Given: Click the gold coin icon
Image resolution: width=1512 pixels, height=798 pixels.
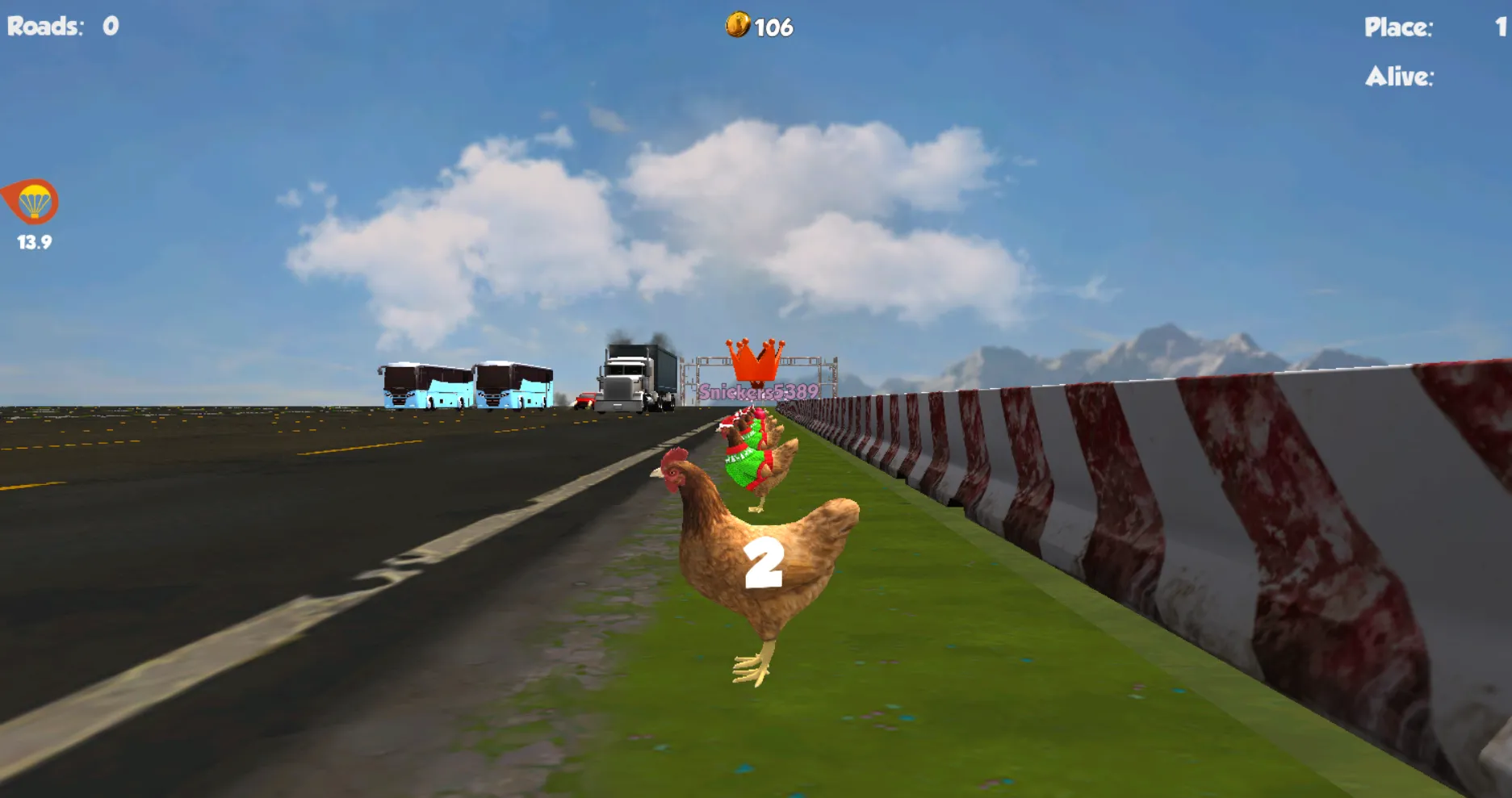Looking at the screenshot, I should point(739,24).
